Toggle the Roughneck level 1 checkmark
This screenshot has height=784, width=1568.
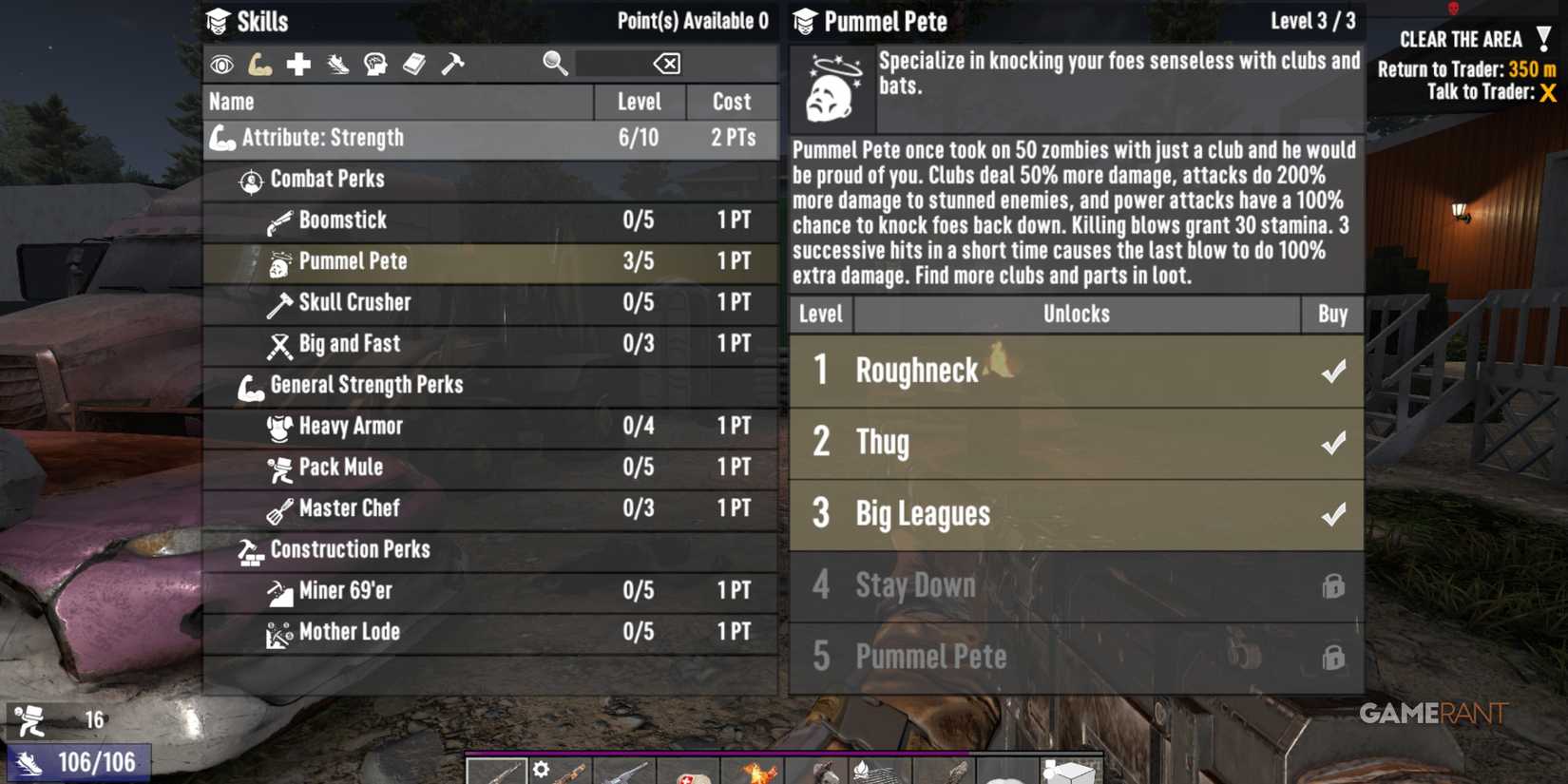coord(1334,372)
